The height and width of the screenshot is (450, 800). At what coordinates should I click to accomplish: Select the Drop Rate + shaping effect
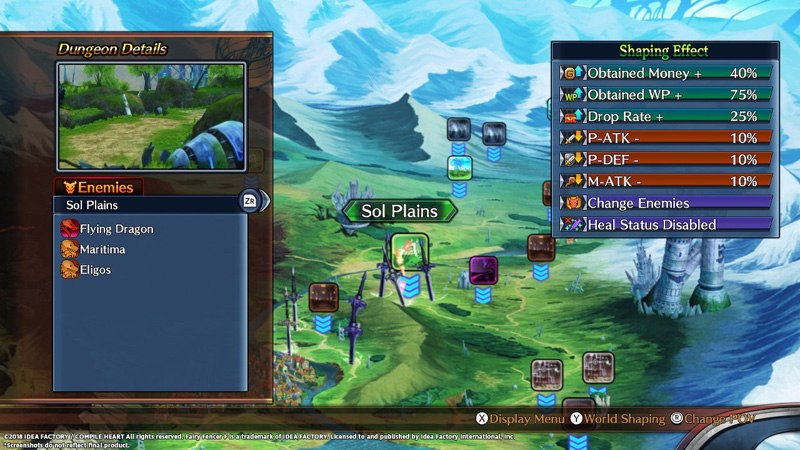[x=665, y=116]
